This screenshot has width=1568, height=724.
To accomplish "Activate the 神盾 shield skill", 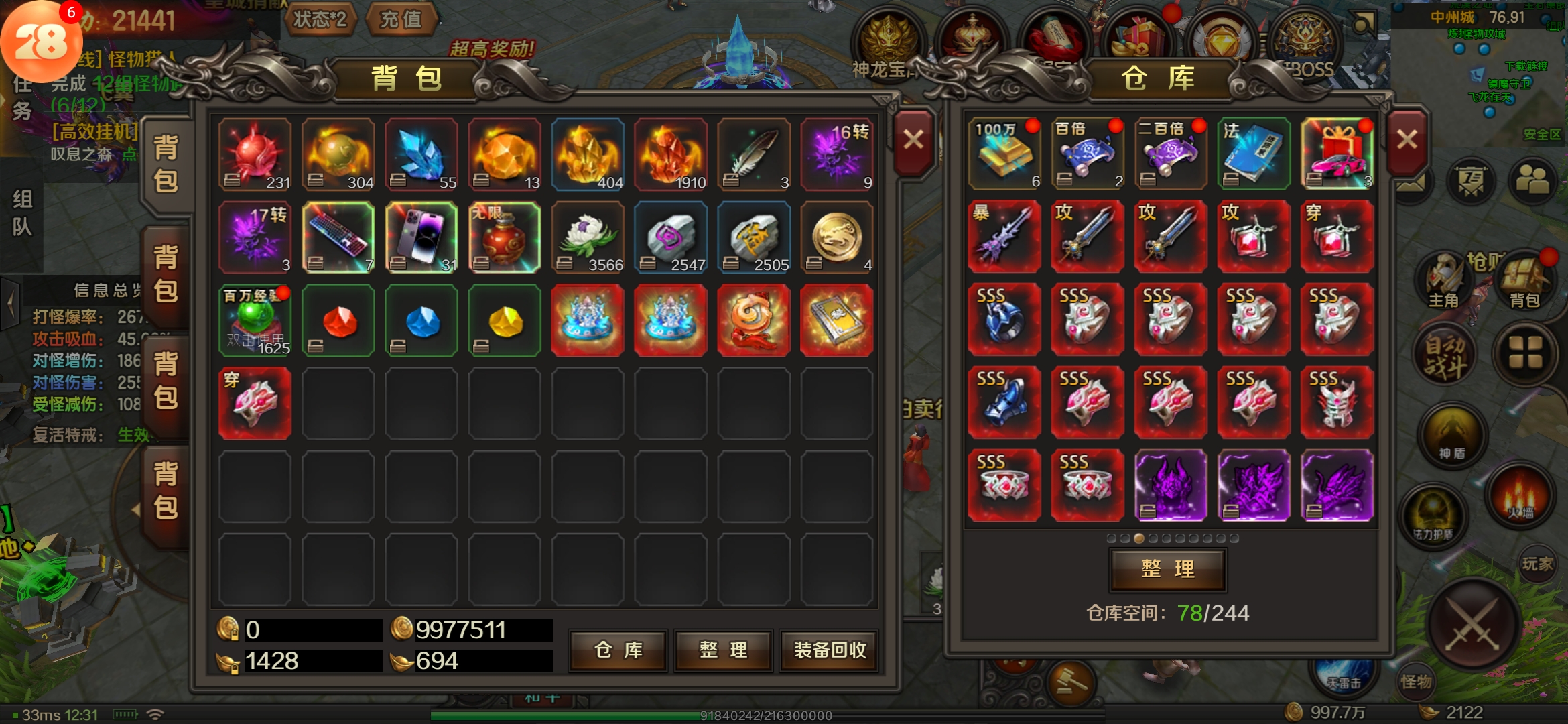I will point(1451,436).
